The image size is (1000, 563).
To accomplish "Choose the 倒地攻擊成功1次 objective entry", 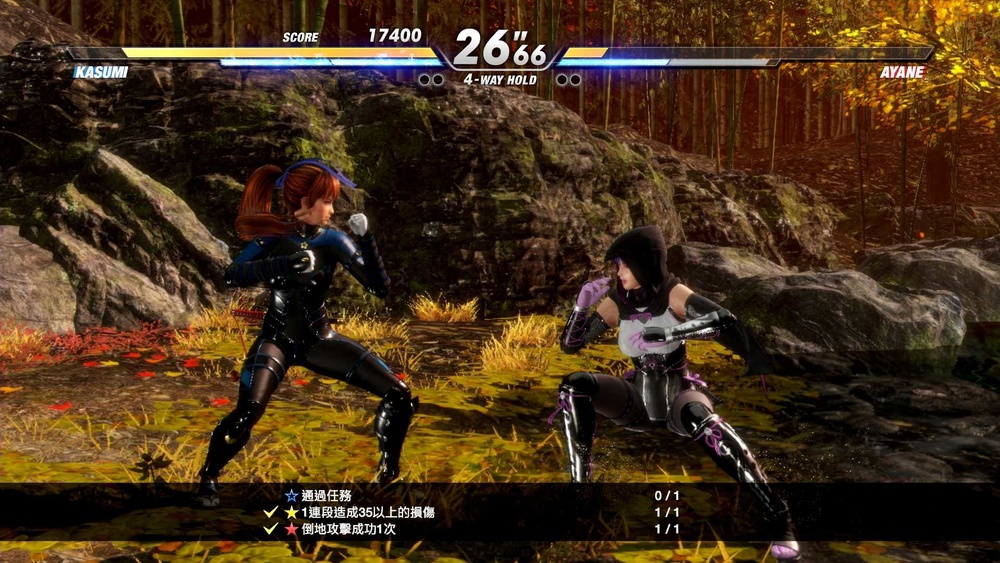I will (348, 529).
